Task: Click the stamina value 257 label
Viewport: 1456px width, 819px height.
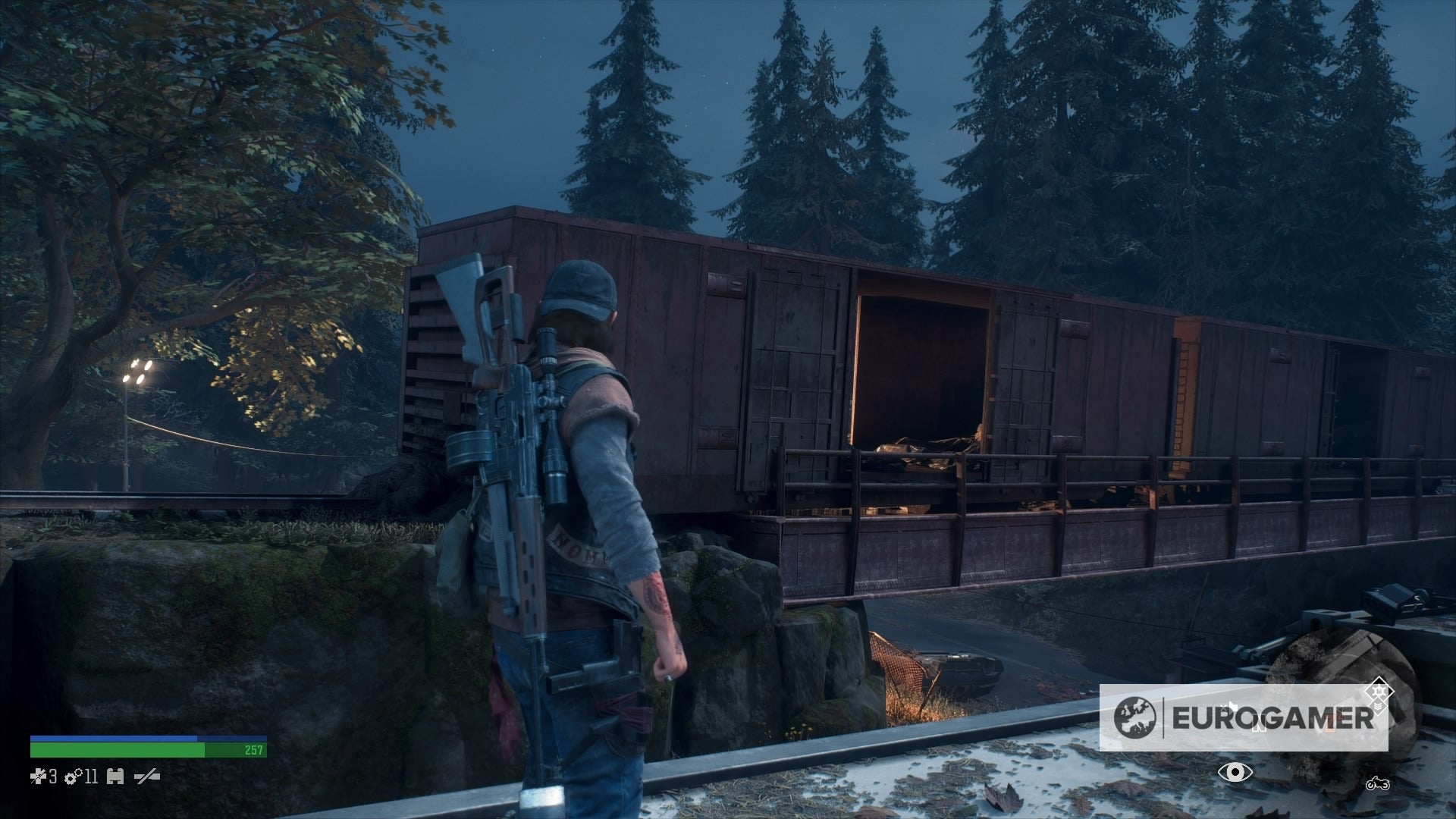Action: coord(253,751)
